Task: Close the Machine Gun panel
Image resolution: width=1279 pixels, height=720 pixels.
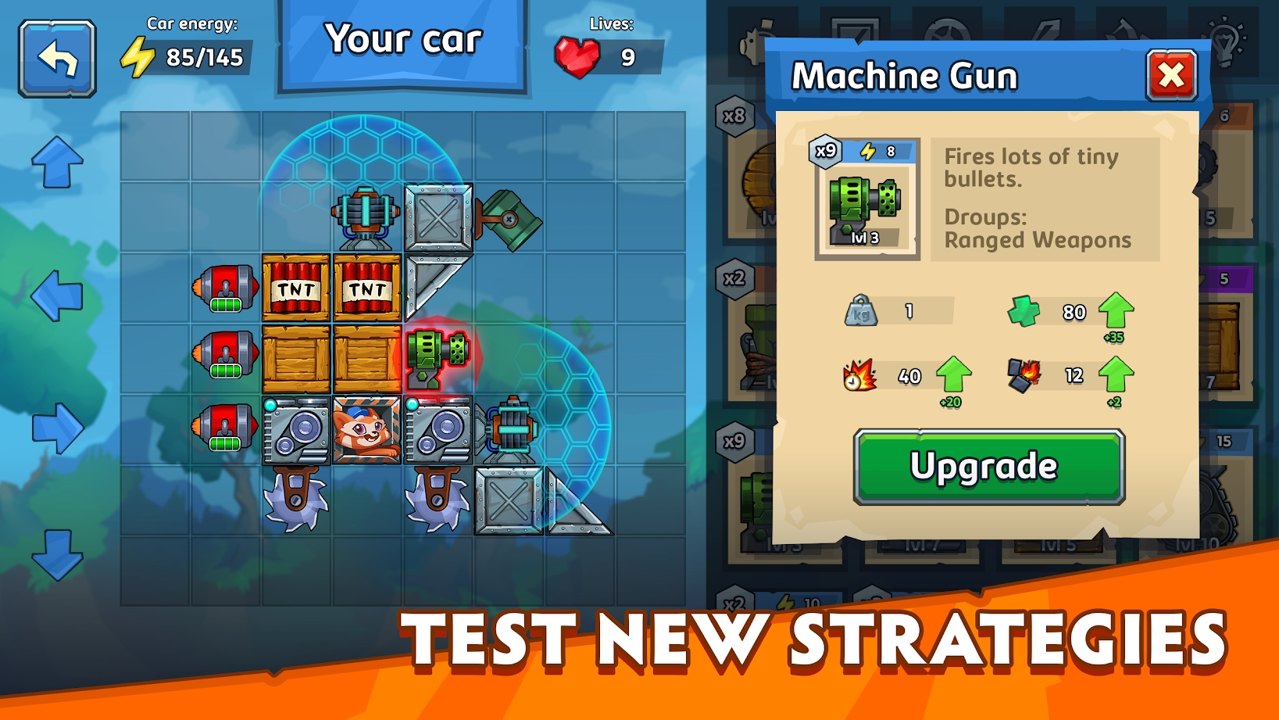Action: pos(1171,75)
